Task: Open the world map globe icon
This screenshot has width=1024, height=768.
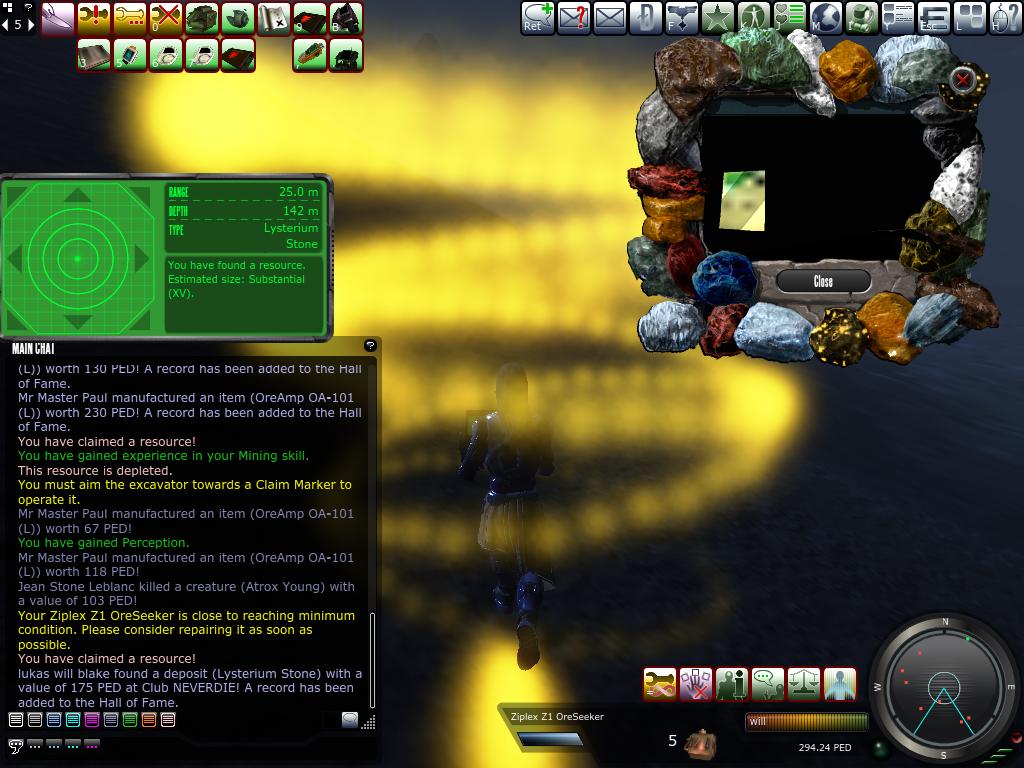Action: click(825, 17)
